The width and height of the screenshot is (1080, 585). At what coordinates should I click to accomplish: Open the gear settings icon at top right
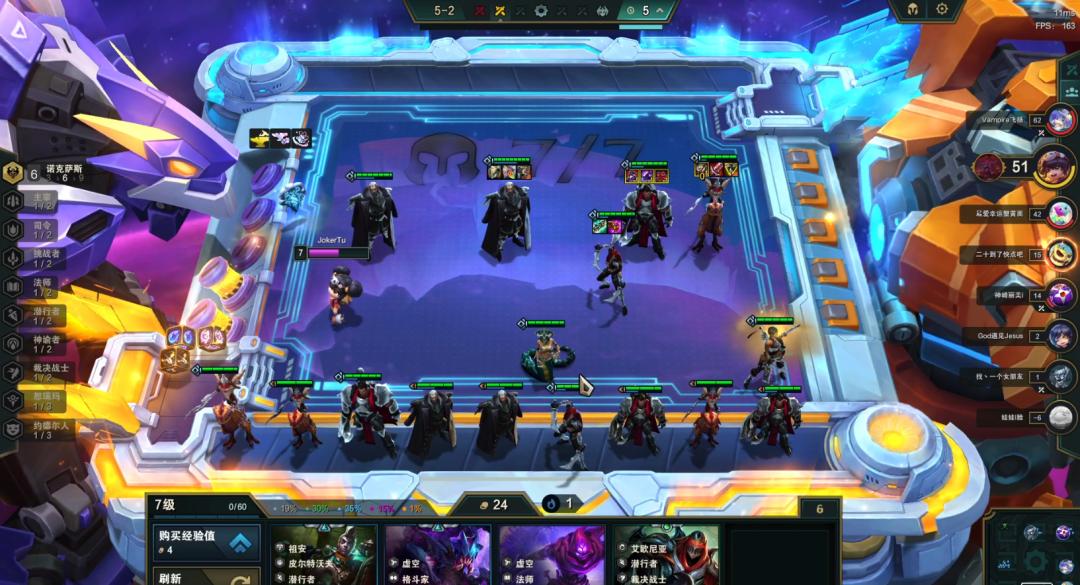tap(942, 10)
